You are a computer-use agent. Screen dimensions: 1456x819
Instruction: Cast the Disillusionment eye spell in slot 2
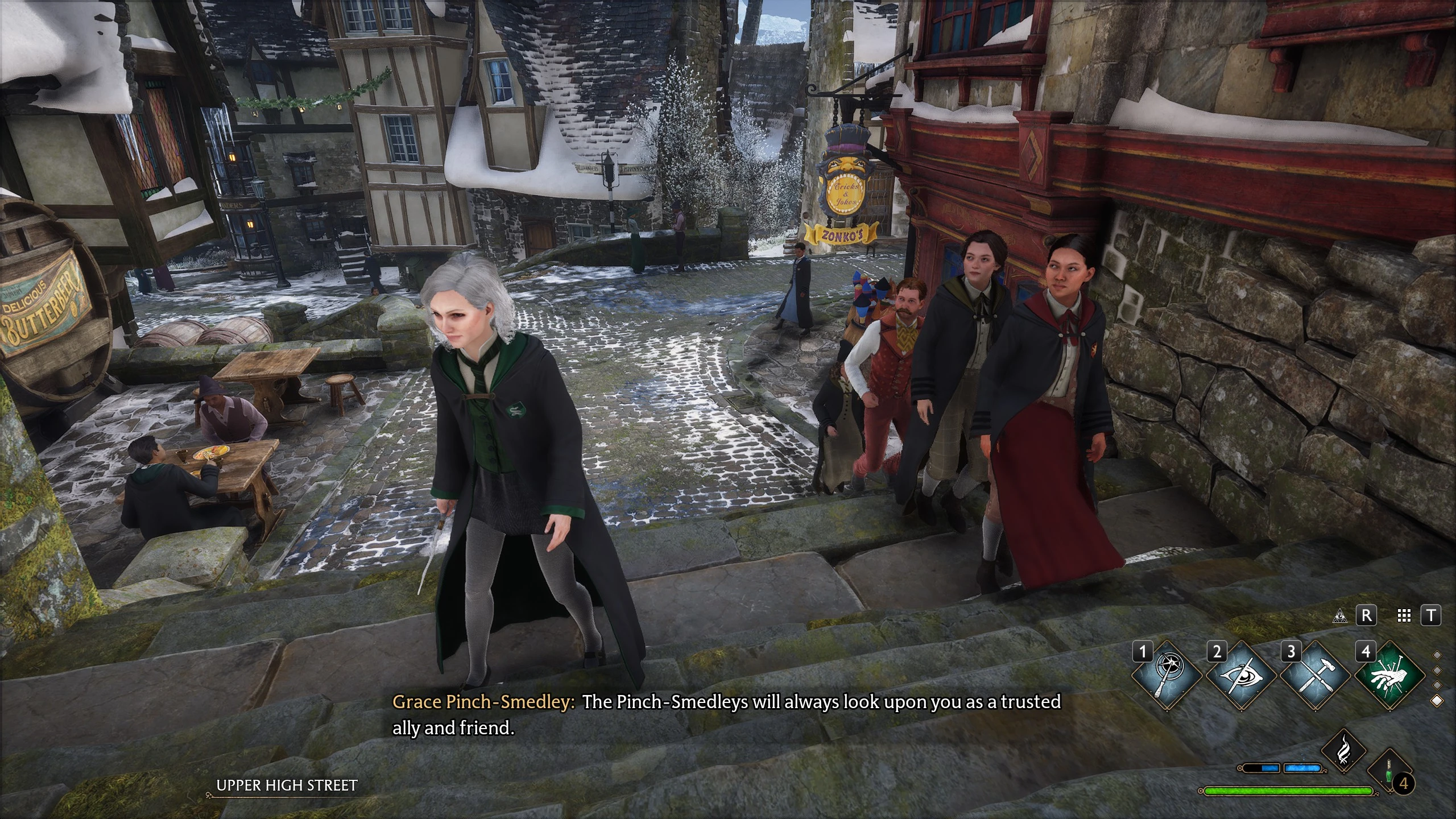pyautogui.click(x=1242, y=677)
